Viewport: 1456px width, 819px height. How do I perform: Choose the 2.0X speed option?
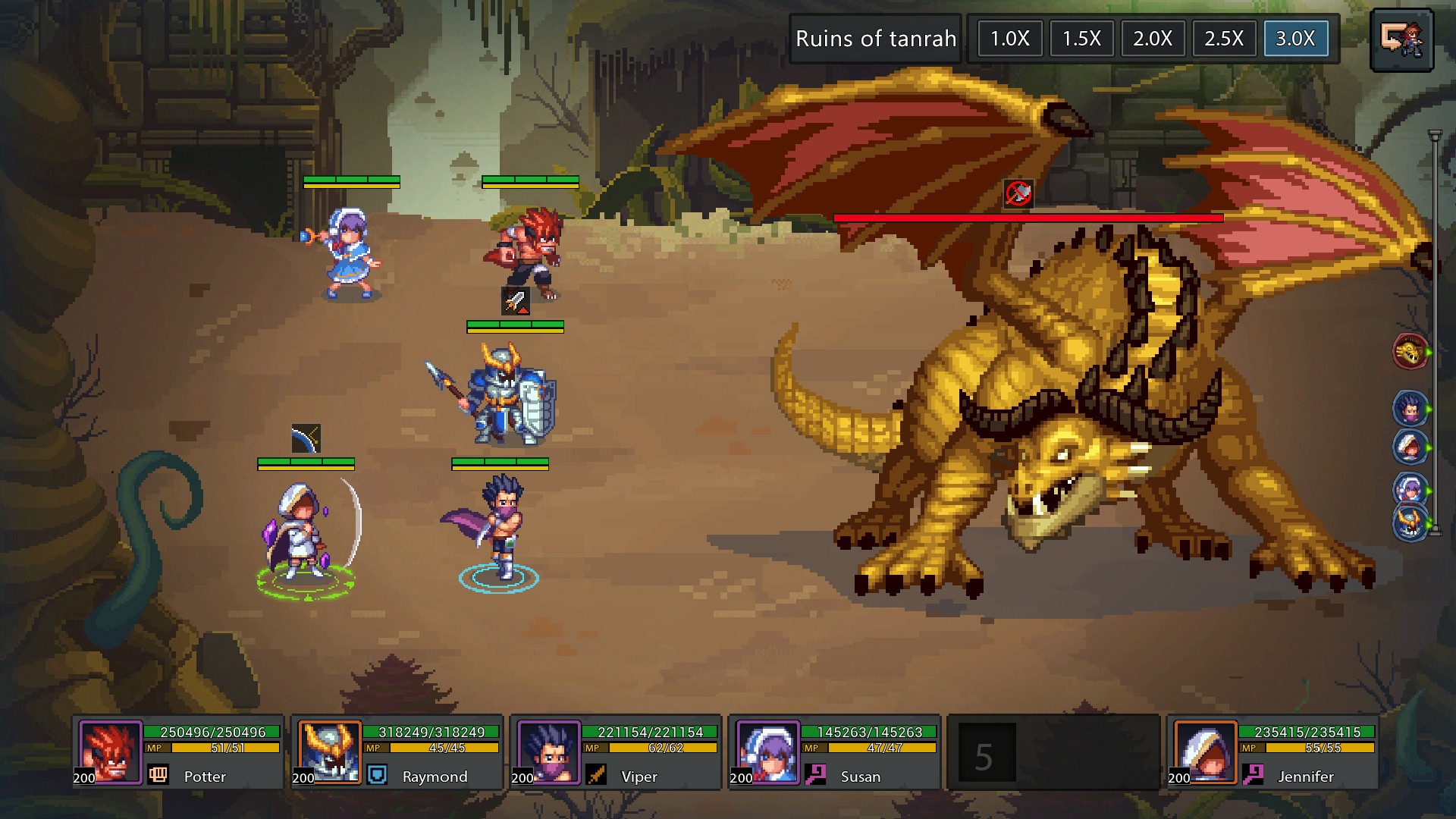point(1152,39)
